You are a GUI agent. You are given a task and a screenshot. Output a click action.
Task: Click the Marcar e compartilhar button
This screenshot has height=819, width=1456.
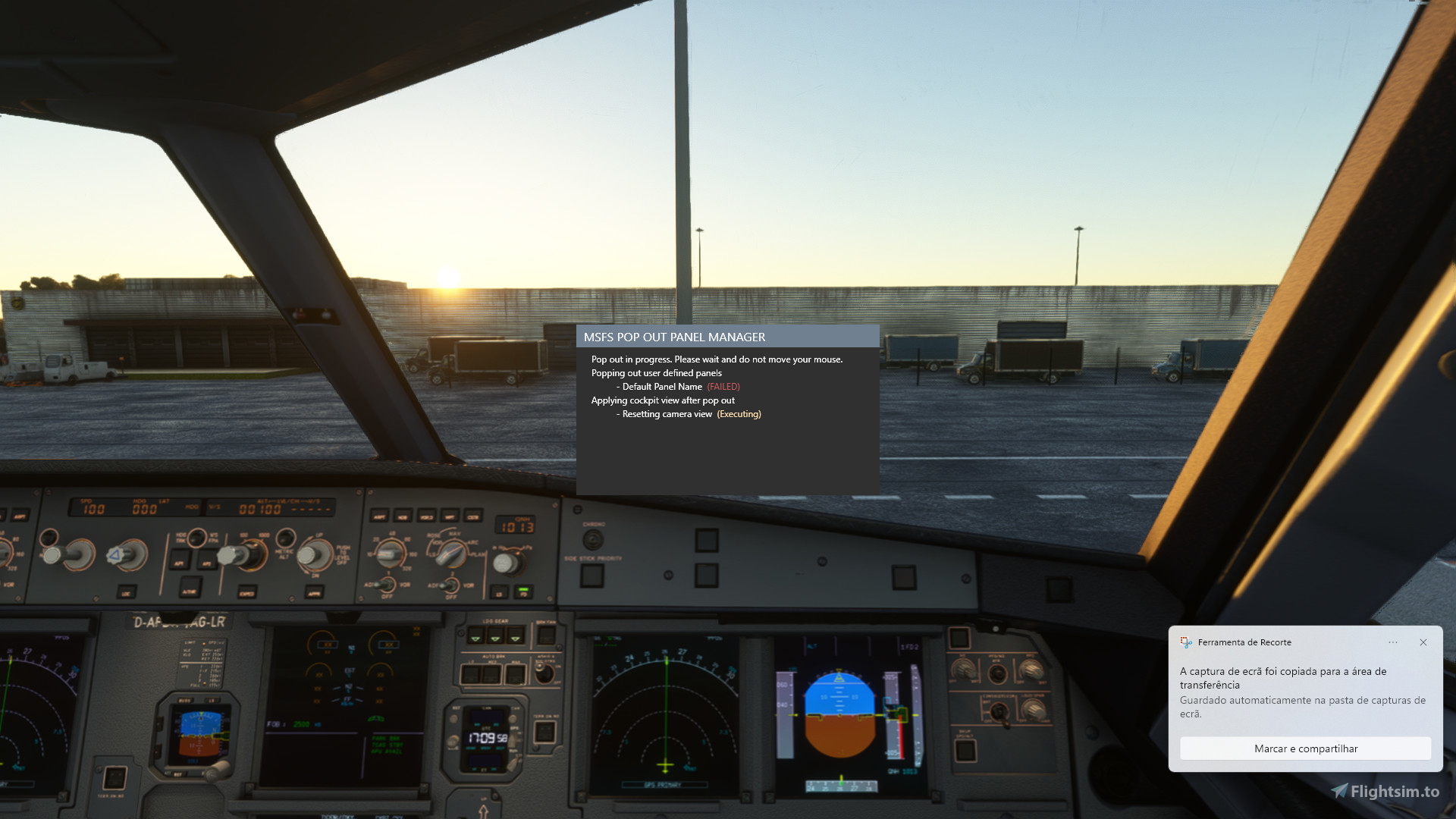(1306, 748)
